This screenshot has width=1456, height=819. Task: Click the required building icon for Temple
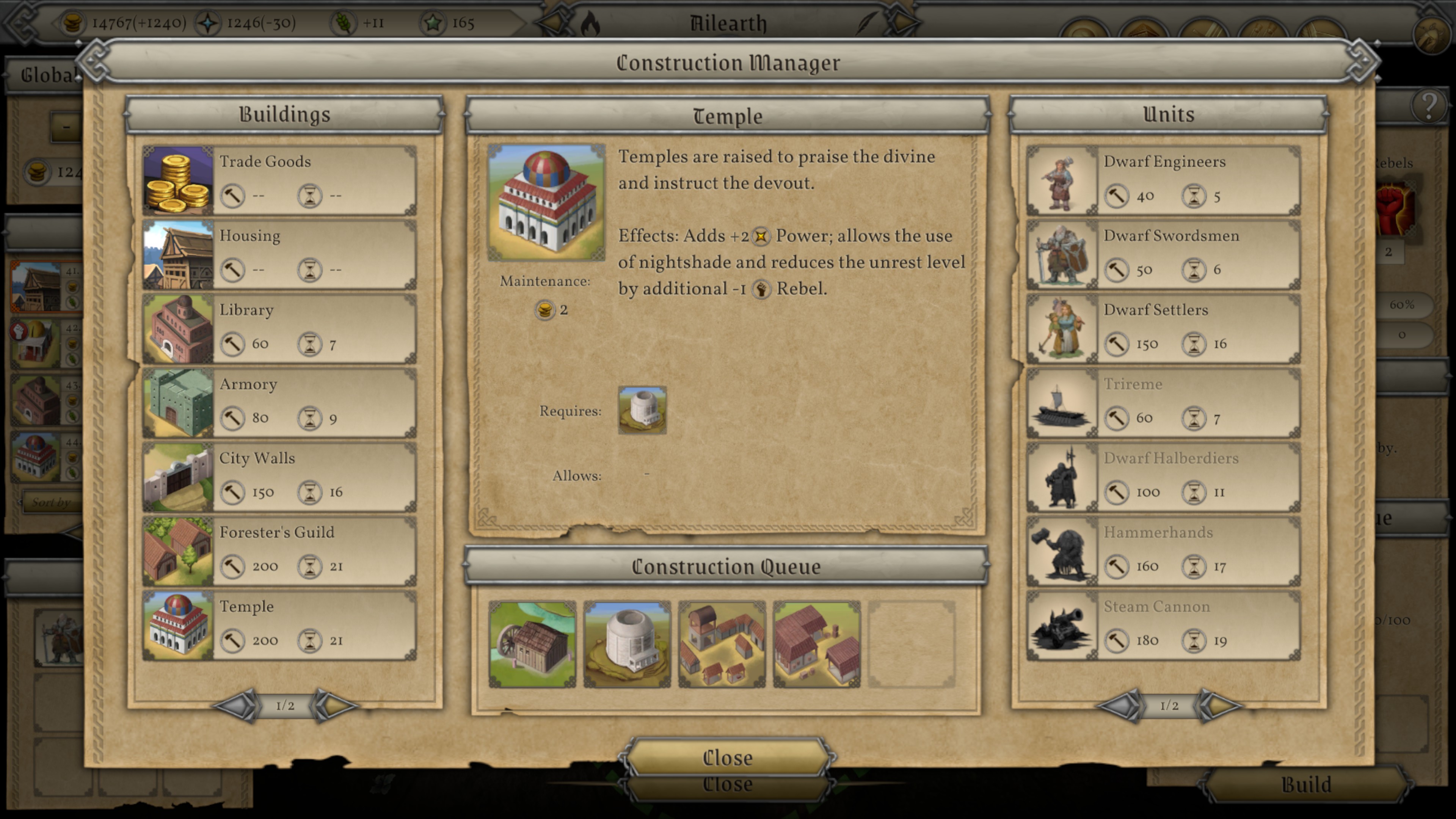point(642,410)
